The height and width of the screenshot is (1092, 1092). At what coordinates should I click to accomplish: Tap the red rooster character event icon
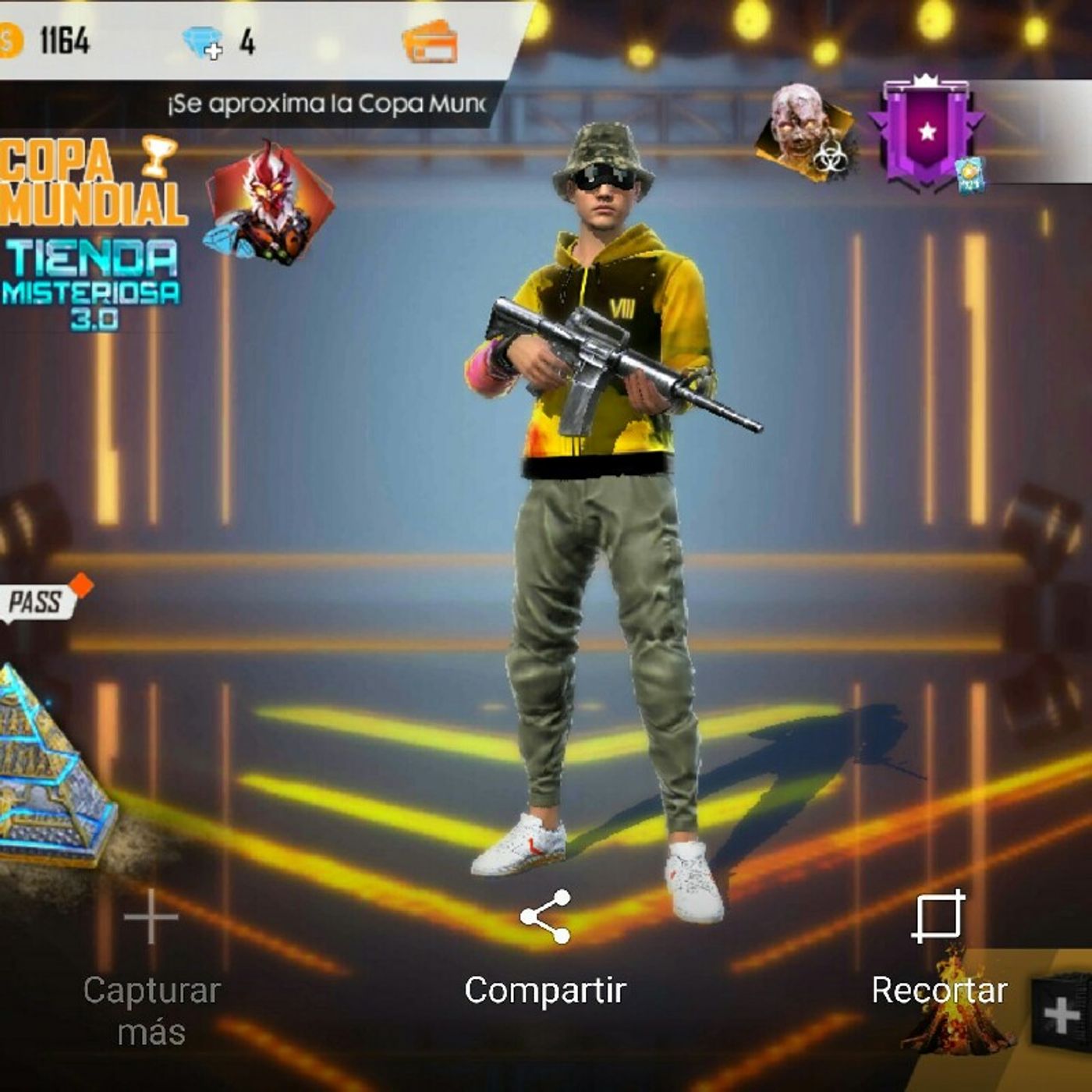(x=268, y=201)
